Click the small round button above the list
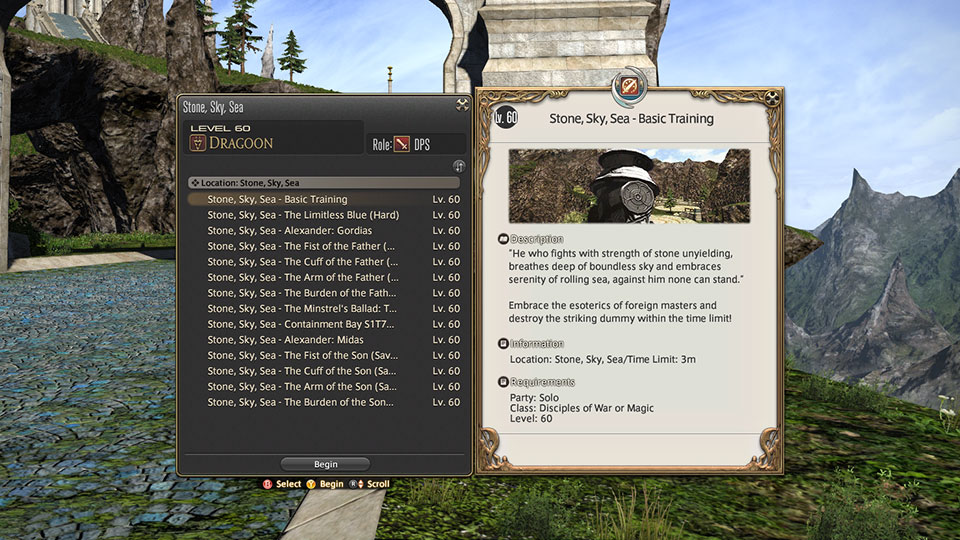Screen dimensions: 960x540 [x=459, y=166]
